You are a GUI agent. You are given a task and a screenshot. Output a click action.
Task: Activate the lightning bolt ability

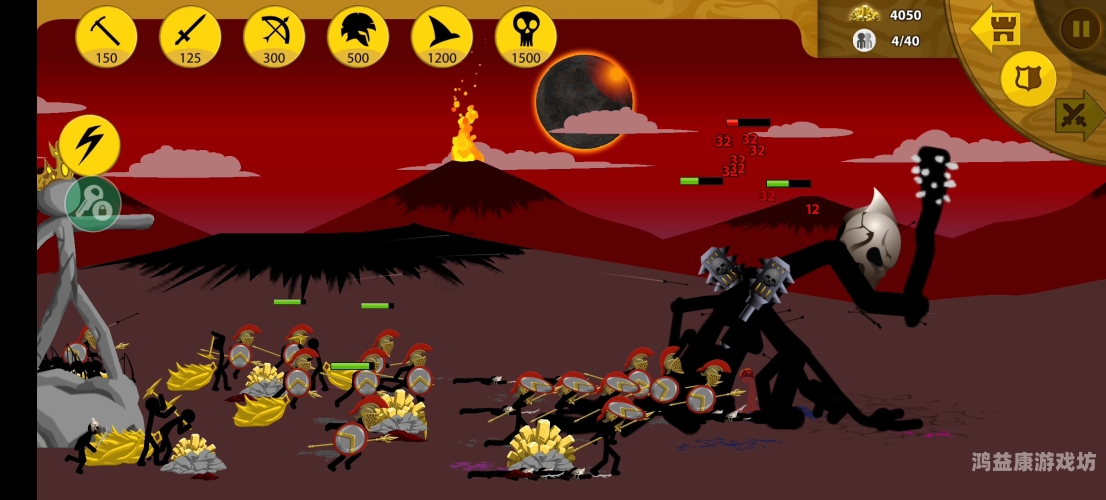pos(89,145)
